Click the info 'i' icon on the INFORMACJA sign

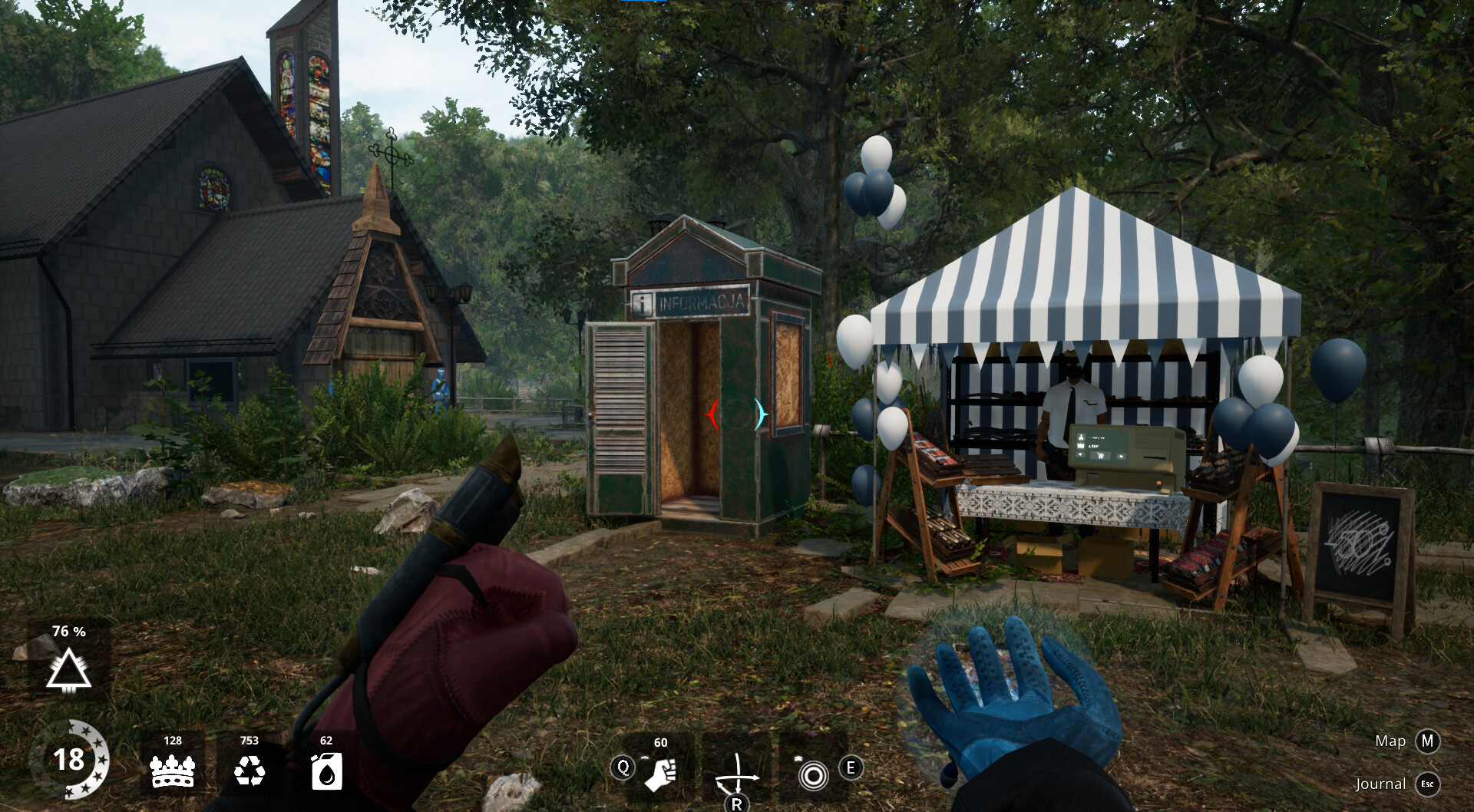tap(642, 302)
